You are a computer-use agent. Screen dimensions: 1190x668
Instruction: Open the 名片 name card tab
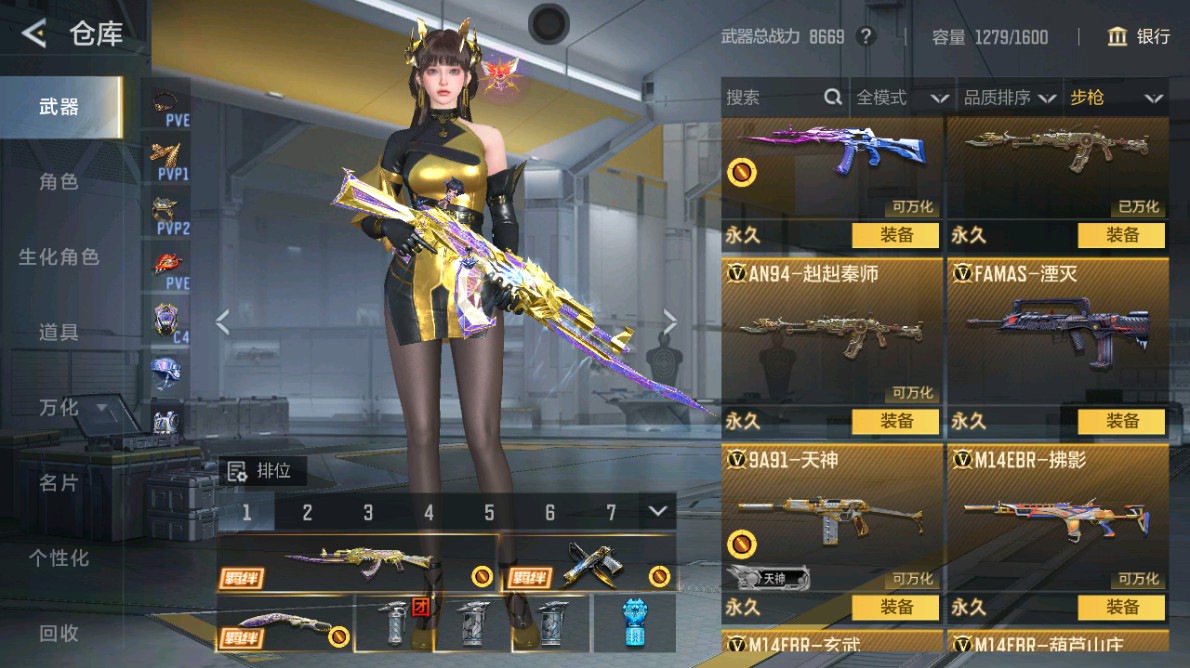[x=59, y=483]
